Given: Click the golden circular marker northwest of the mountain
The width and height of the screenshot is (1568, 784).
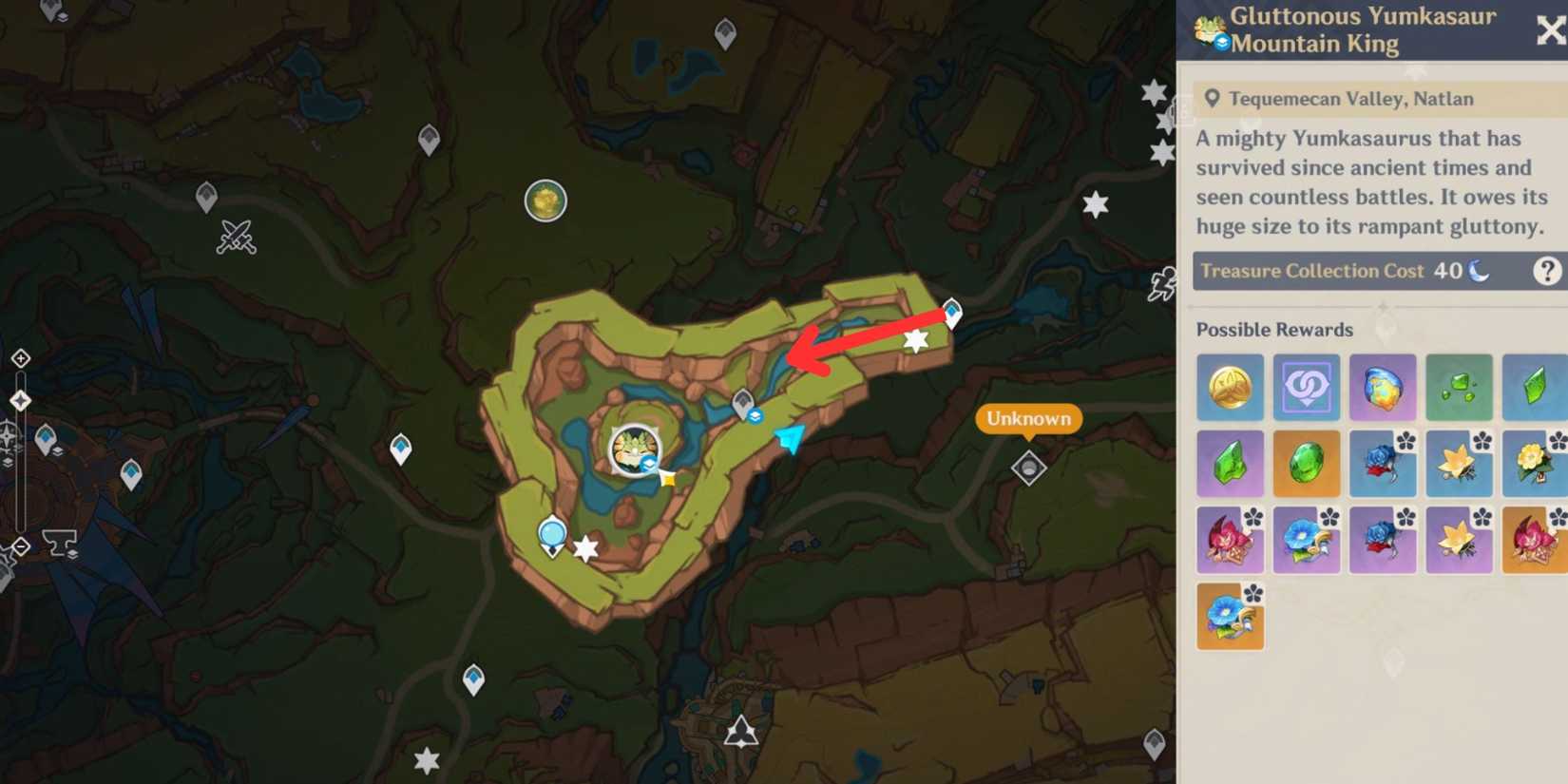Looking at the screenshot, I should pyautogui.click(x=545, y=201).
